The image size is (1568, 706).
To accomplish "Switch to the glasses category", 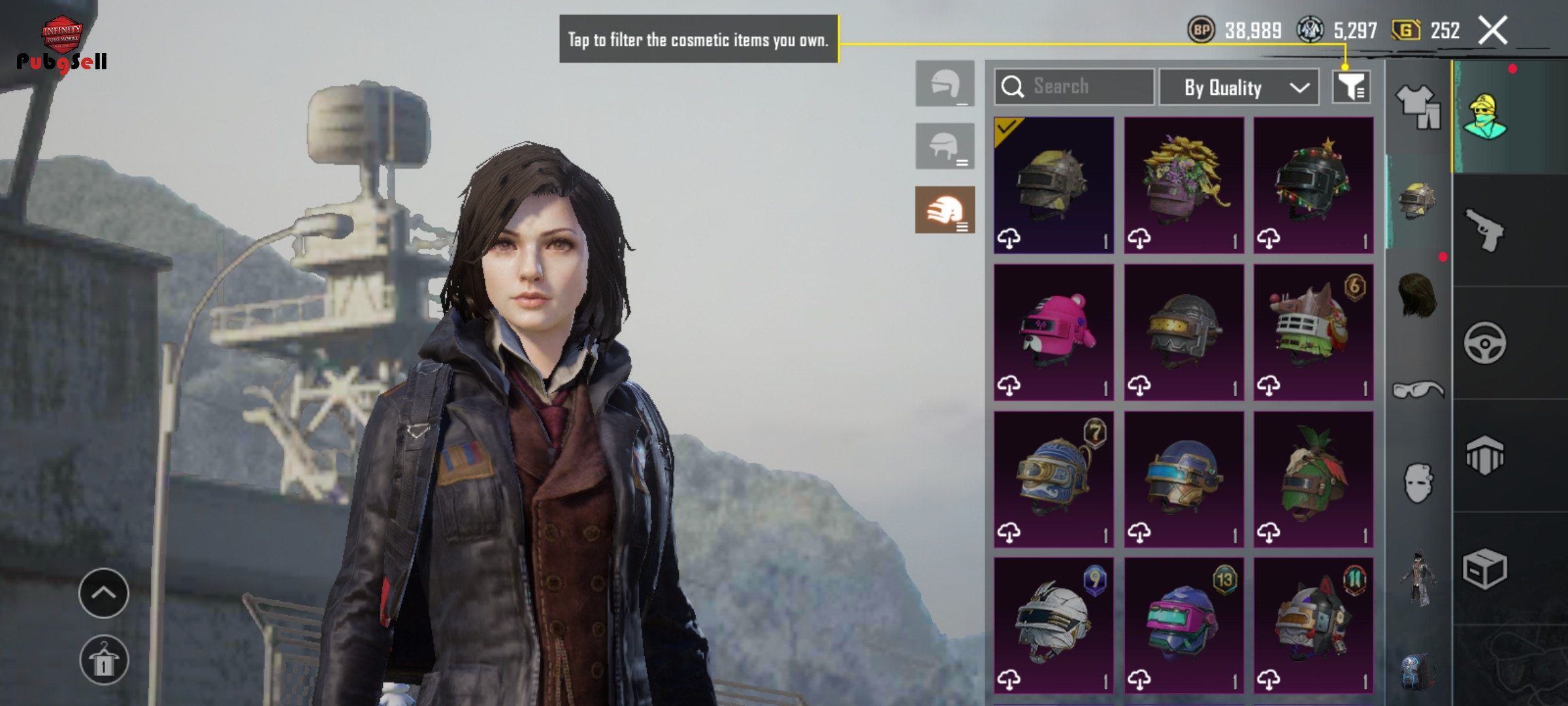I will [x=1418, y=391].
